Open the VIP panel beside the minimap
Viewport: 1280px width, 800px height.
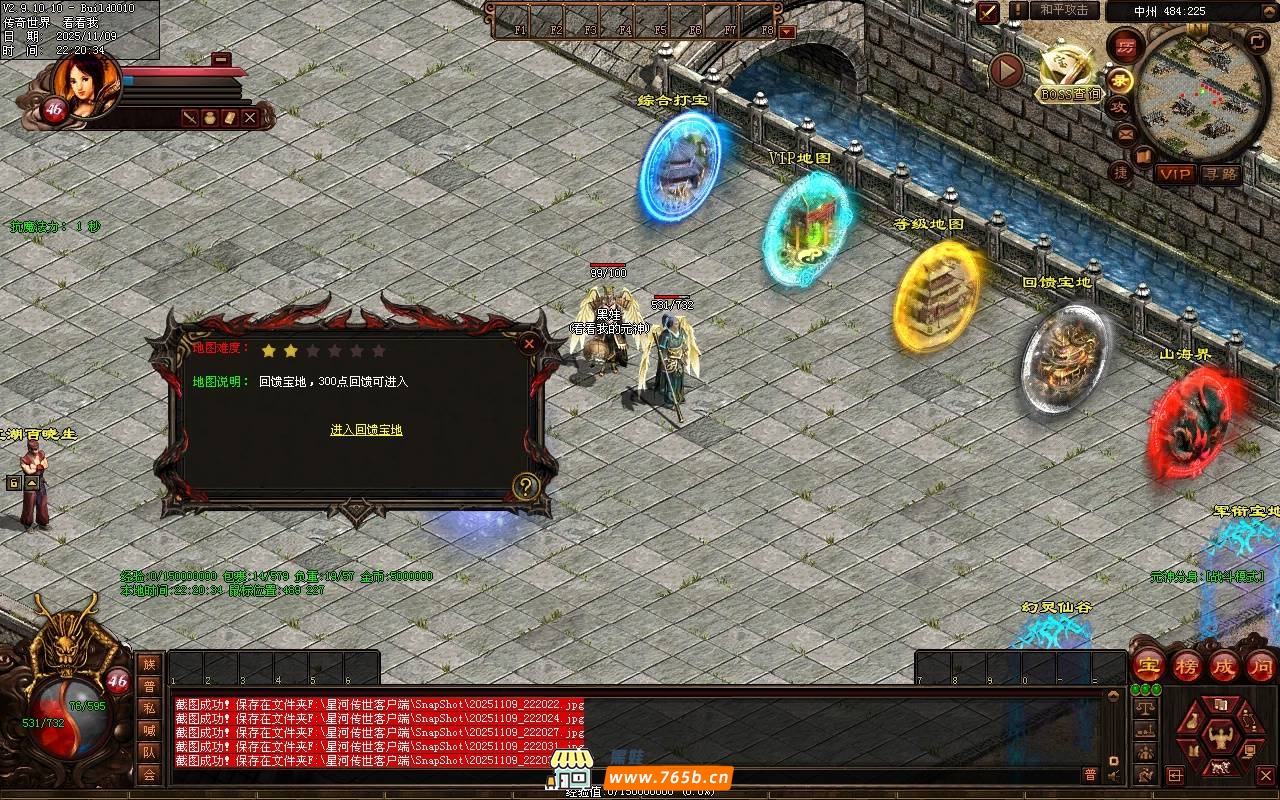point(1175,174)
